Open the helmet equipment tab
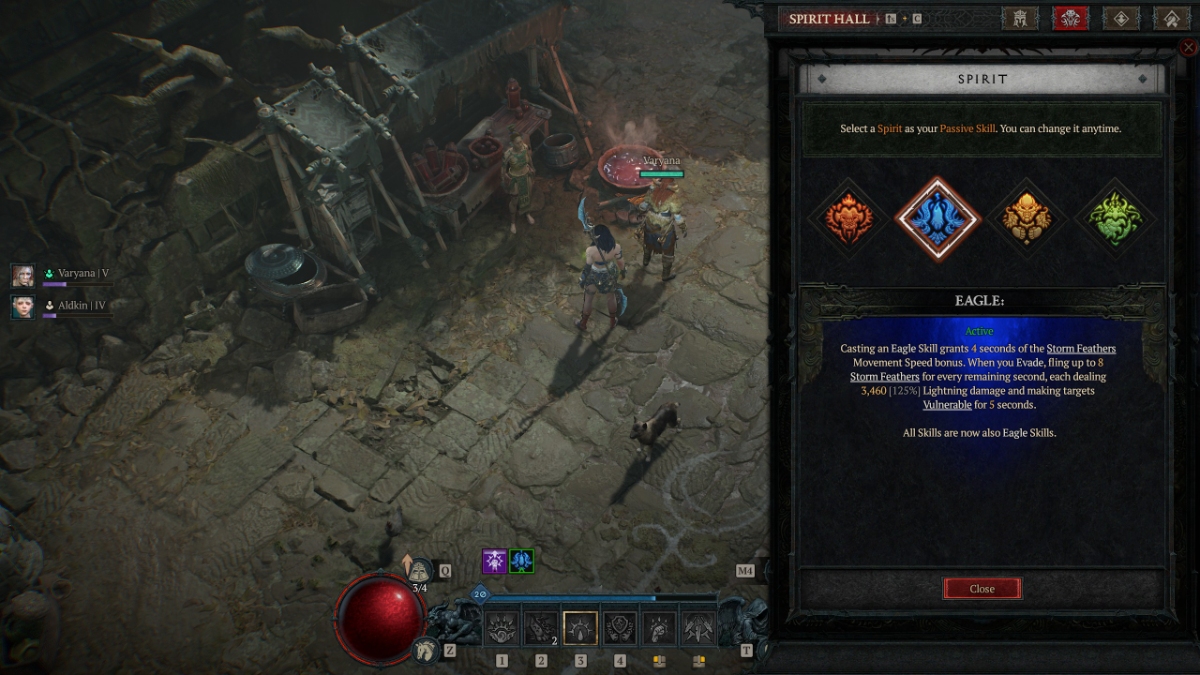Viewport: 1200px width, 675px height. click(x=1020, y=18)
